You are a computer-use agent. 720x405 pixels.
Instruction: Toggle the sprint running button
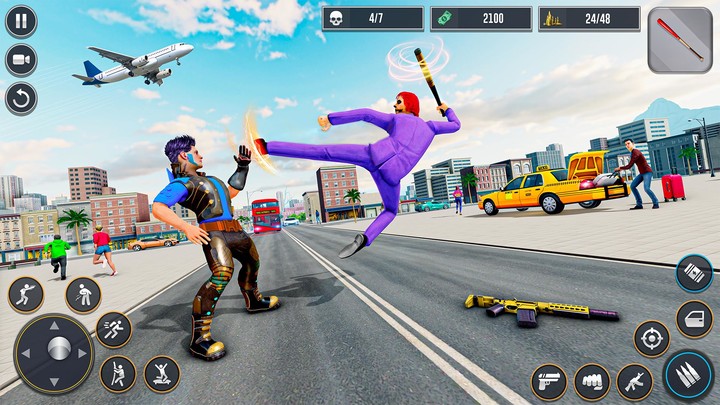[x=114, y=330]
